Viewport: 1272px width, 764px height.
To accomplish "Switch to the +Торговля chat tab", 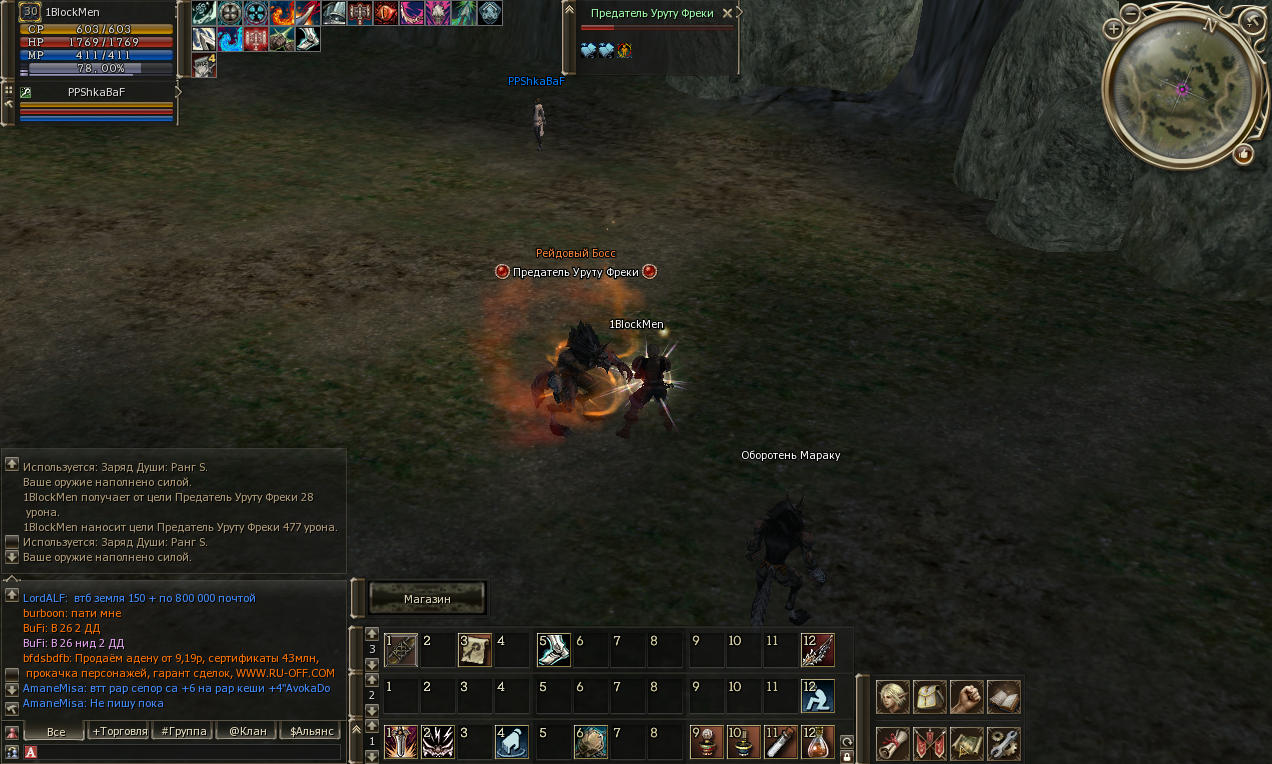I will coord(119,731).
